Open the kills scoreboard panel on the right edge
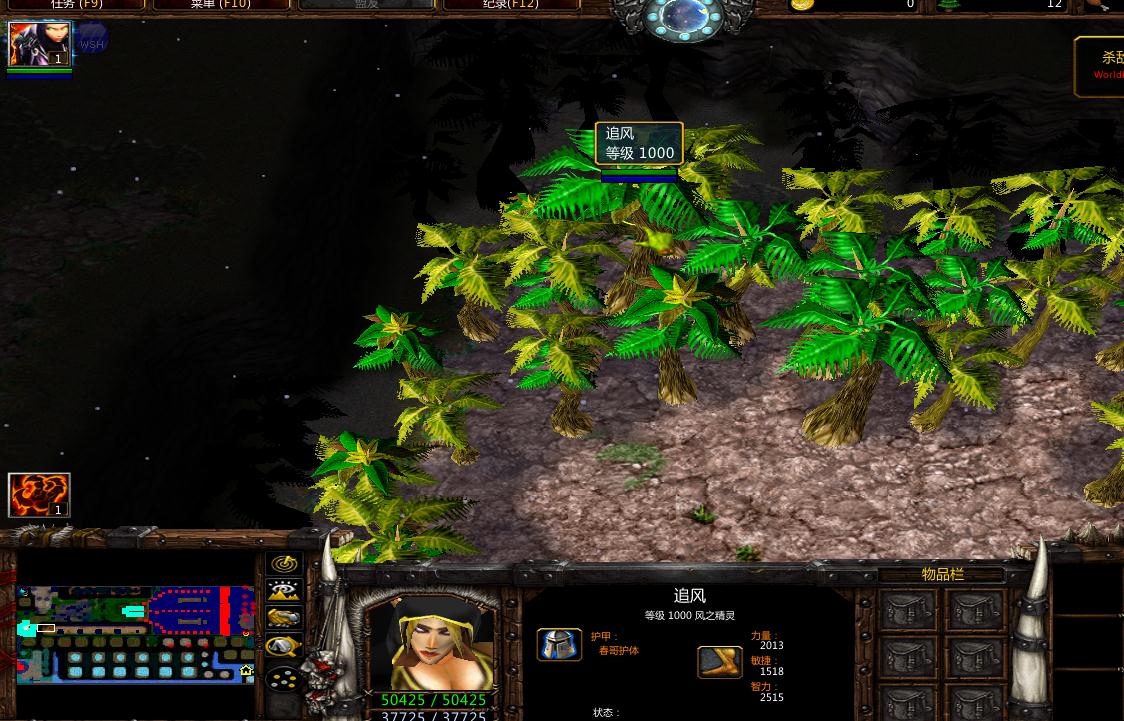 [x=1100, y=66]
